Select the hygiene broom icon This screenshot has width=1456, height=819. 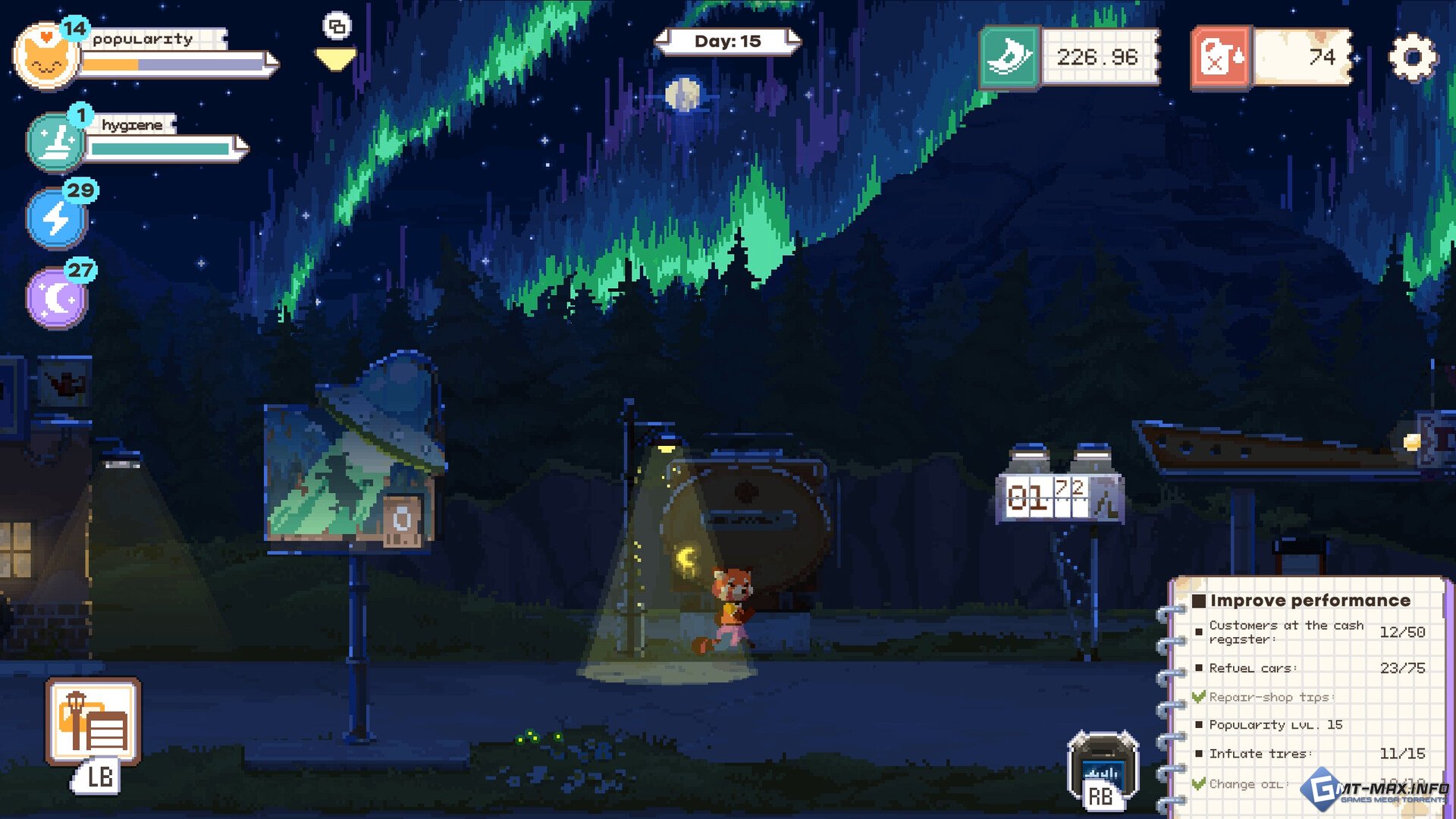[55, 143]
